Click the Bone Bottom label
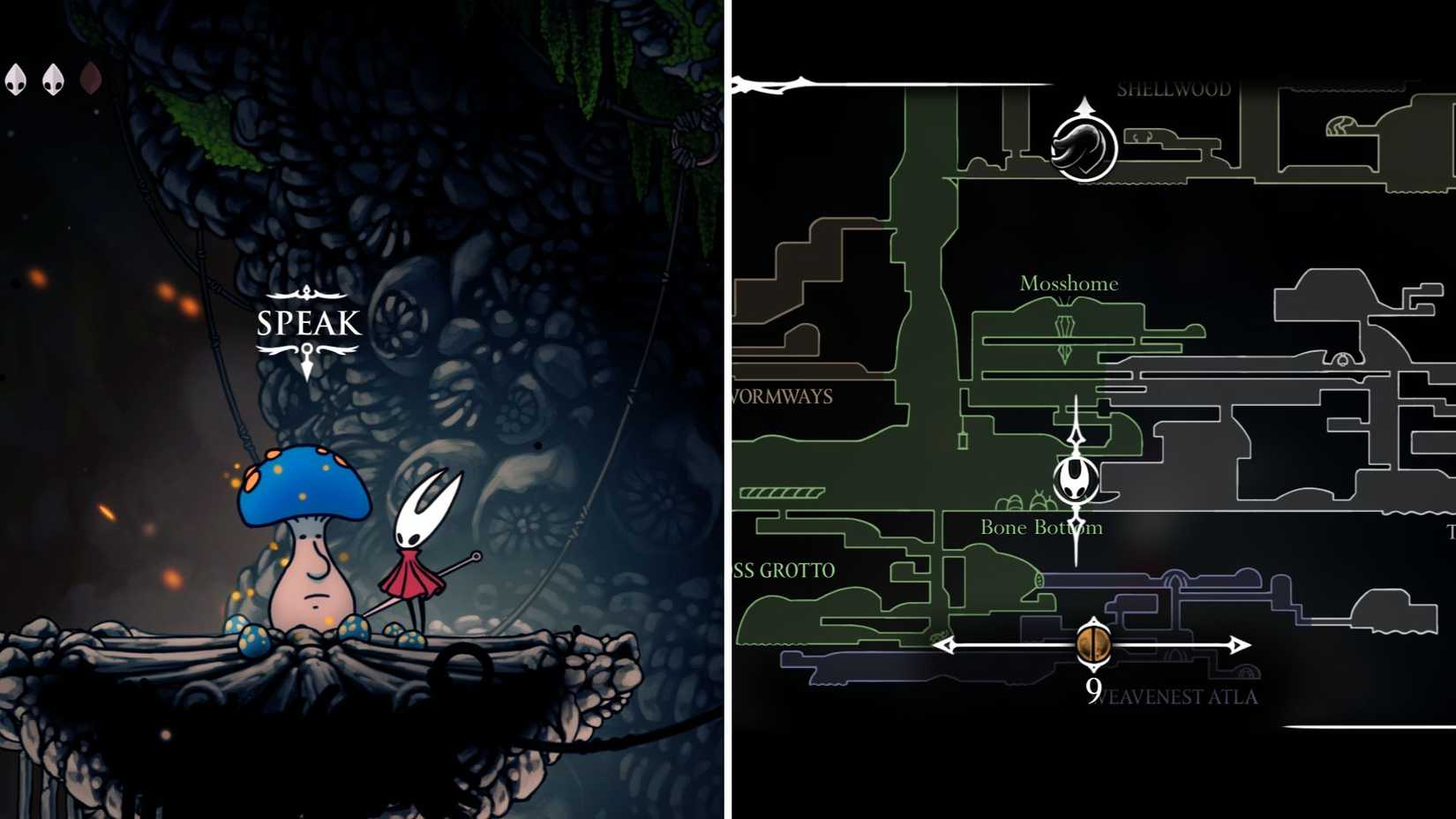This screenshot has width=1456, height=819. [1042, 527]
